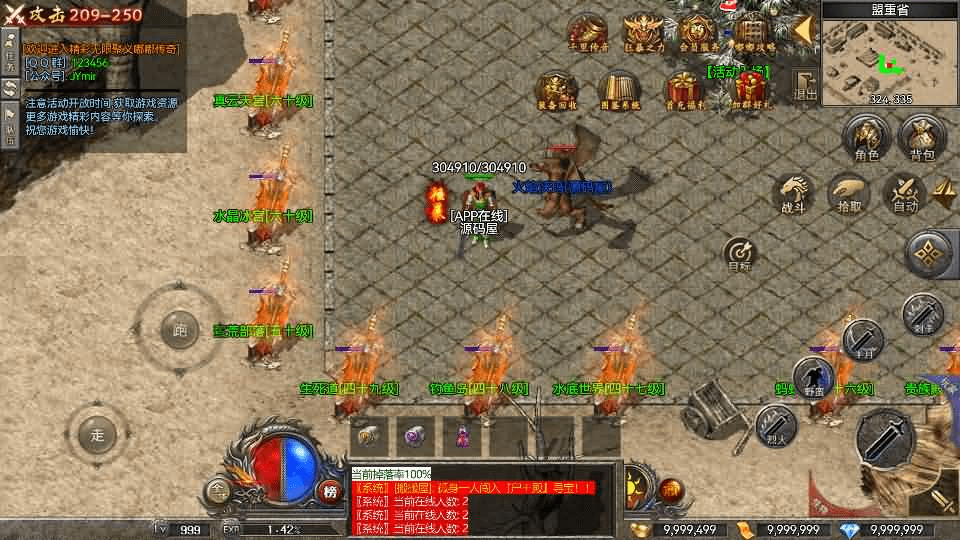
Task: Open the 狂暴之力 rage power menu
Action: (x=643, y=33)
